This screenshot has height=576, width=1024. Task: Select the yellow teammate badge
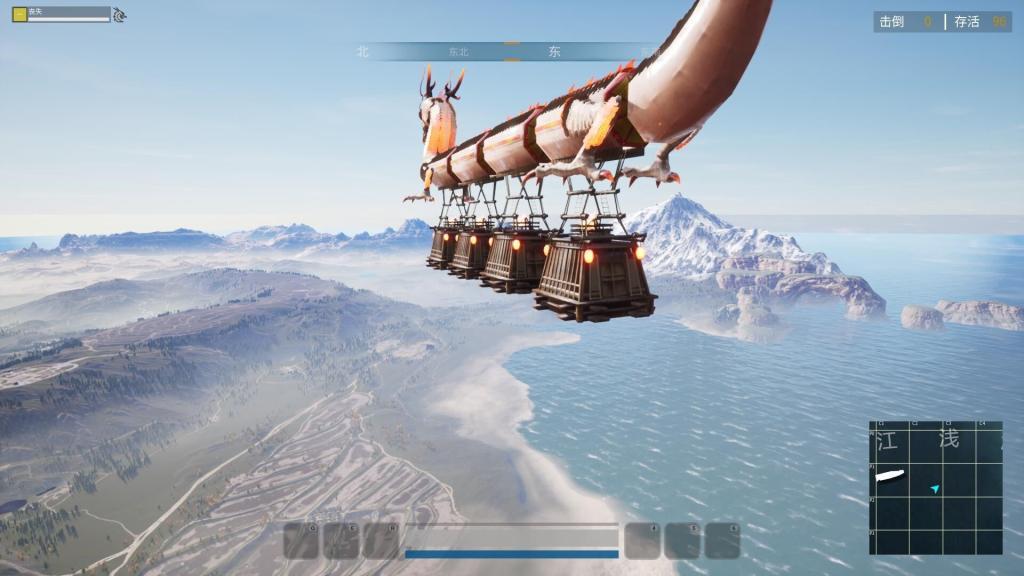(x=19, y=13)
